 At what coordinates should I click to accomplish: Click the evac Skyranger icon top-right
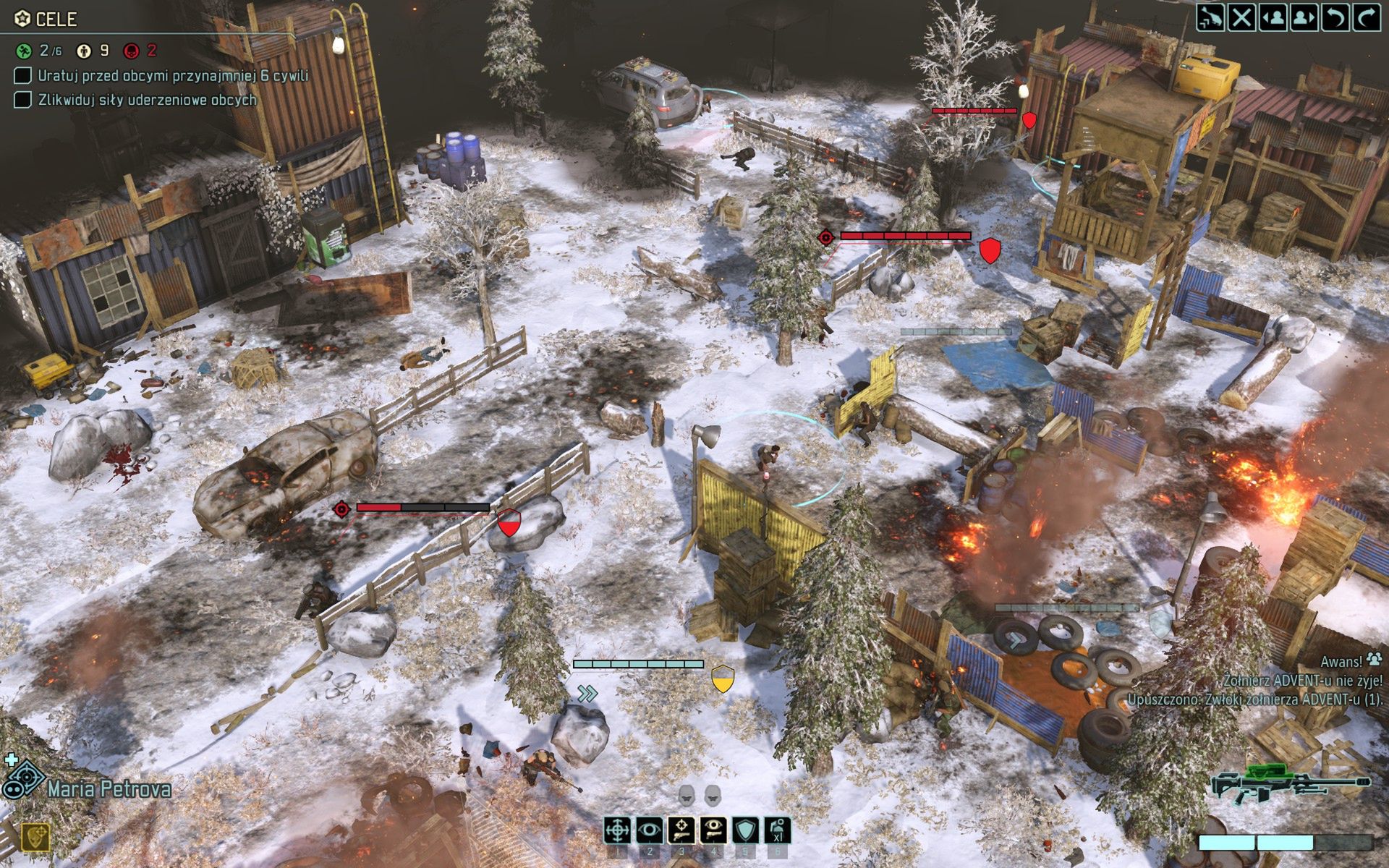coord(1210,16)
